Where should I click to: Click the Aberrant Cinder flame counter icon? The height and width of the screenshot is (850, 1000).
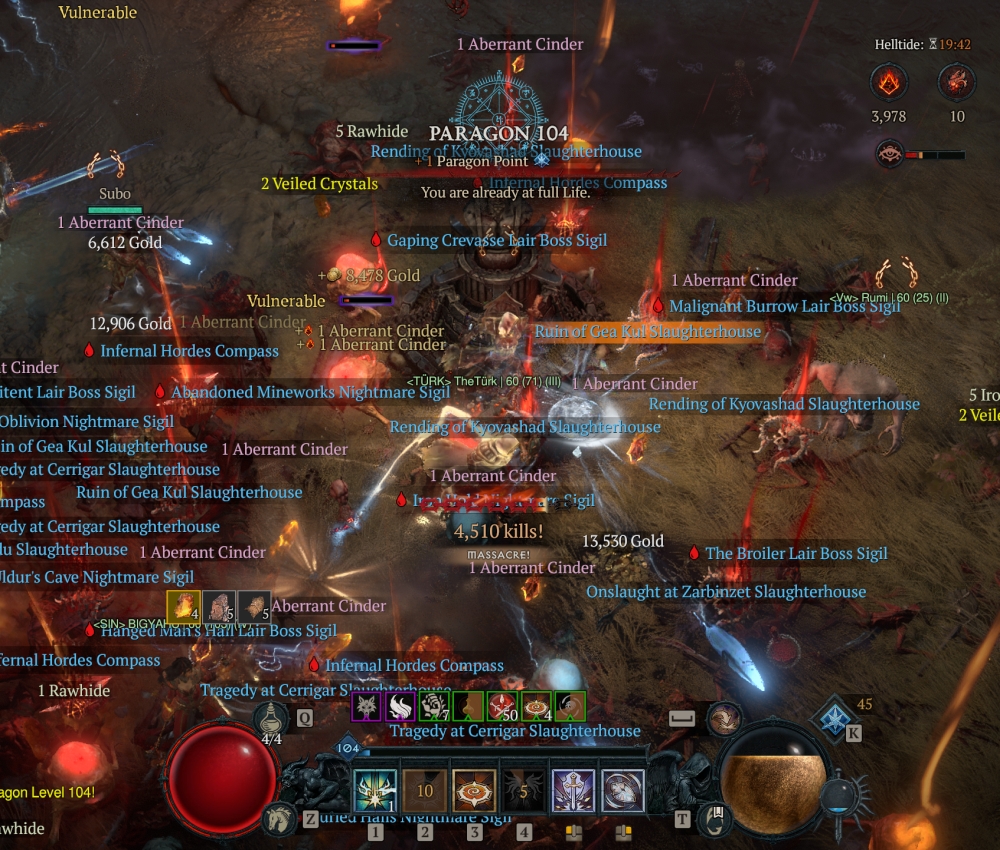[x=888, y=82]
